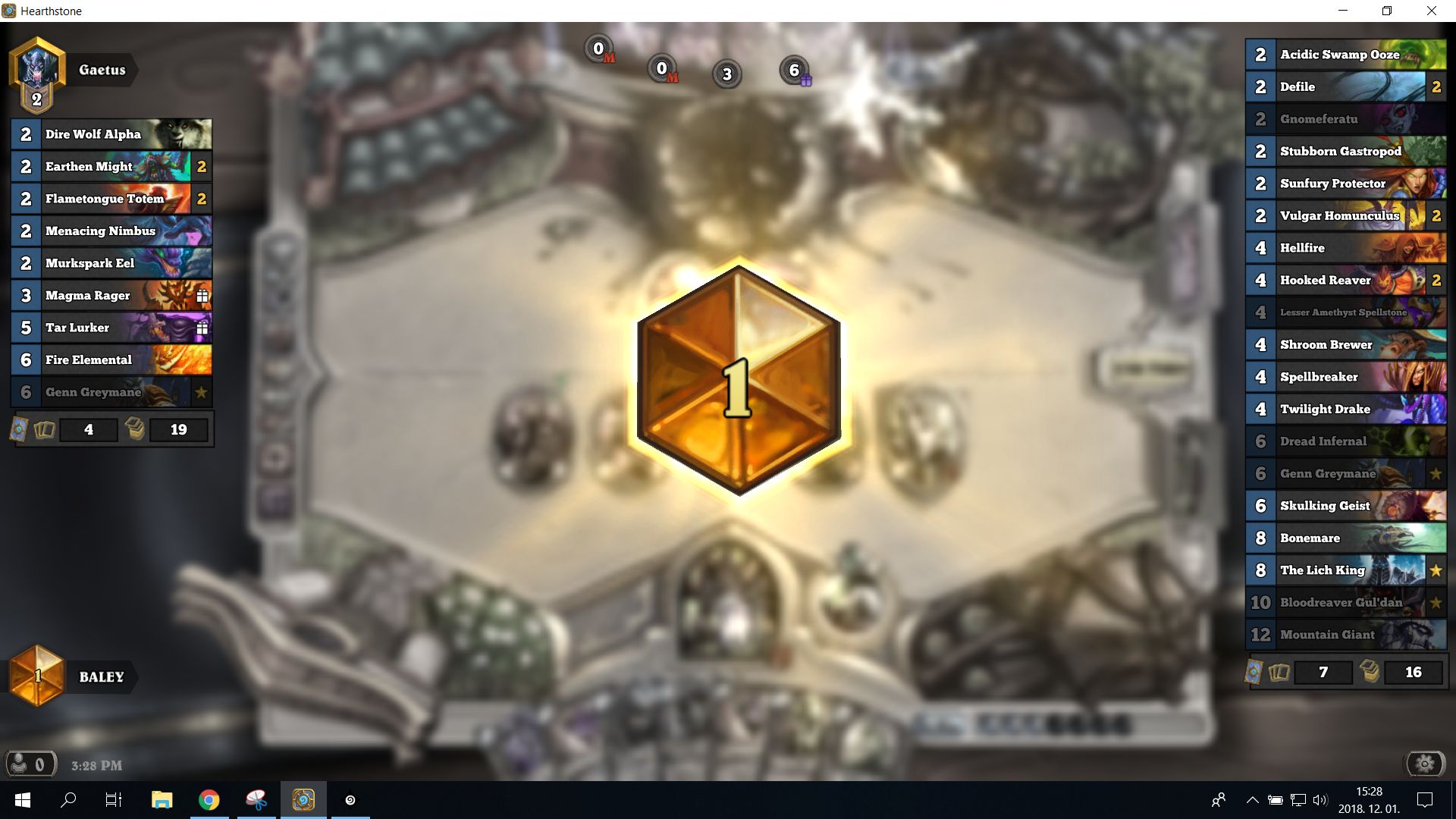Click the gift icon on Tar Lurker row
This screenshot has width=1456, height=819.
202,328
